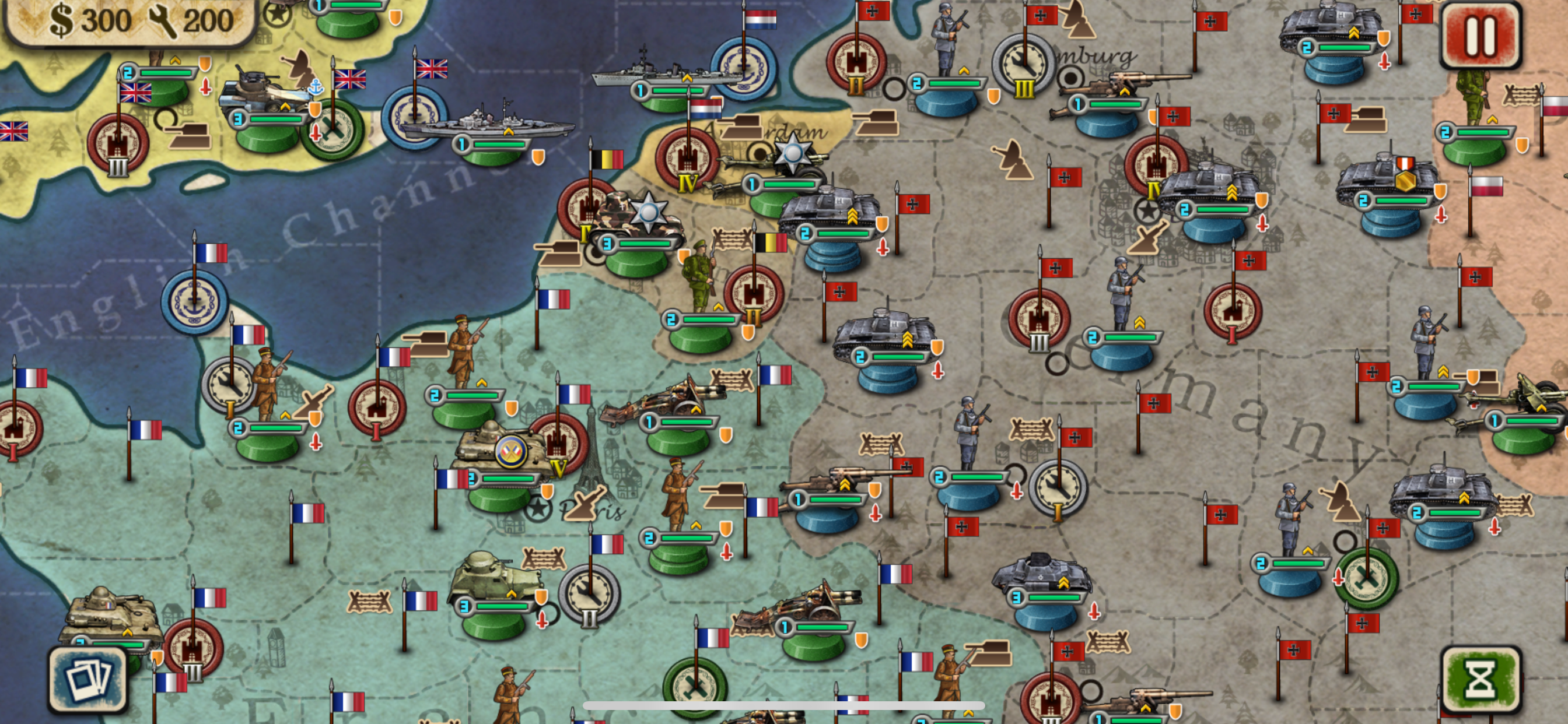This screenshot has width=1568, height=724.
Task: Open the cards menu button
Action: pyautogui.click(x=88, y=680)
